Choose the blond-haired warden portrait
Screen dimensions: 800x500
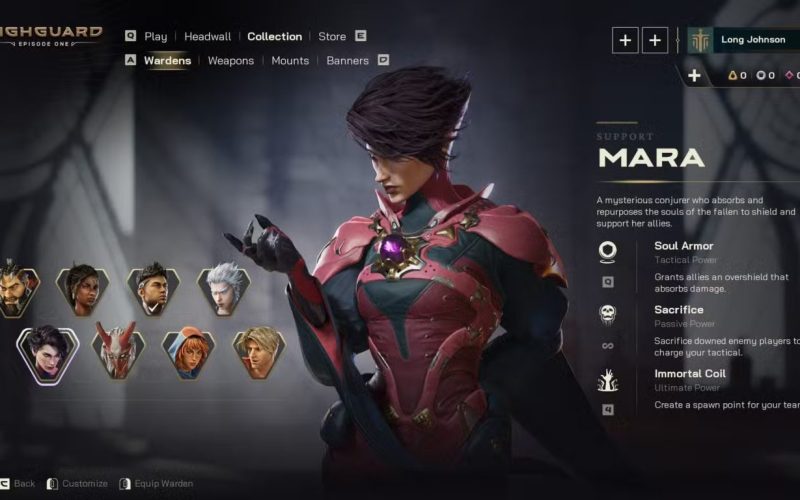tap(259, 351)
